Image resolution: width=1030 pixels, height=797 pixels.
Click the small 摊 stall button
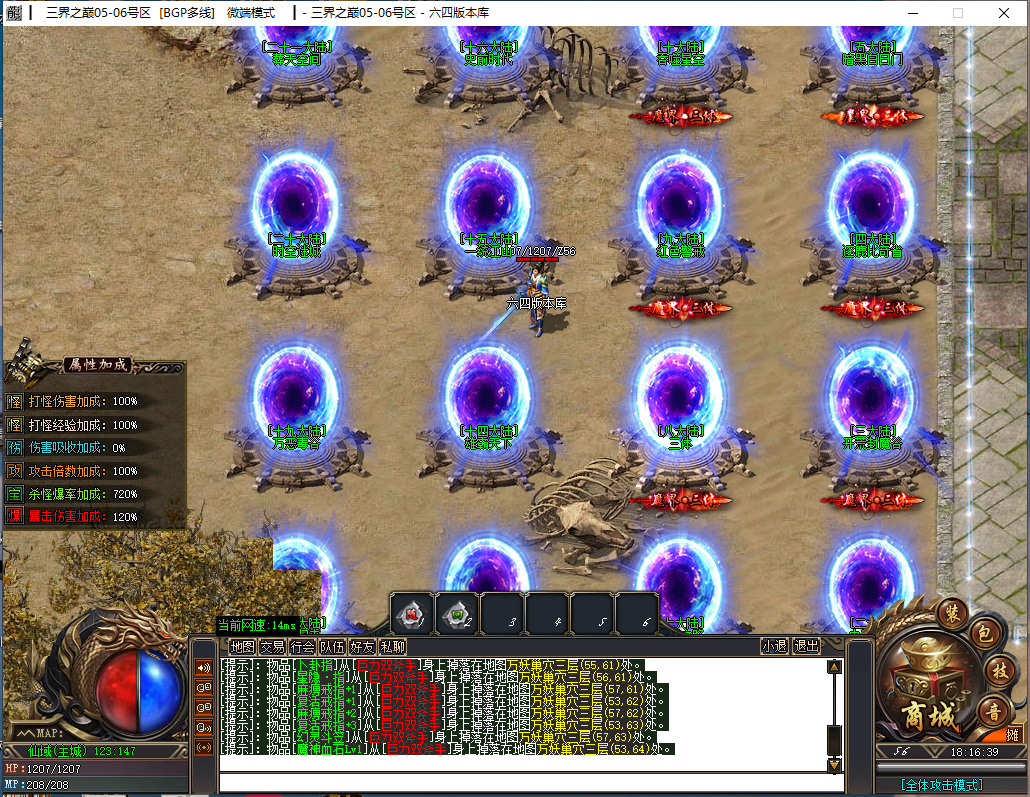click(1012, 735)
